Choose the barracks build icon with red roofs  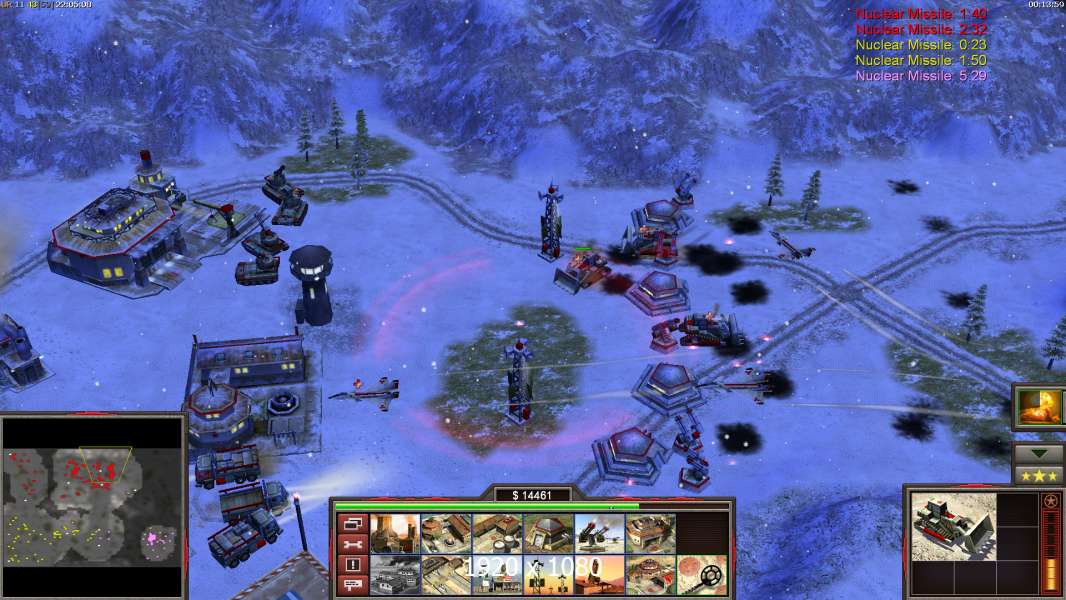click(x=446, y=534)
